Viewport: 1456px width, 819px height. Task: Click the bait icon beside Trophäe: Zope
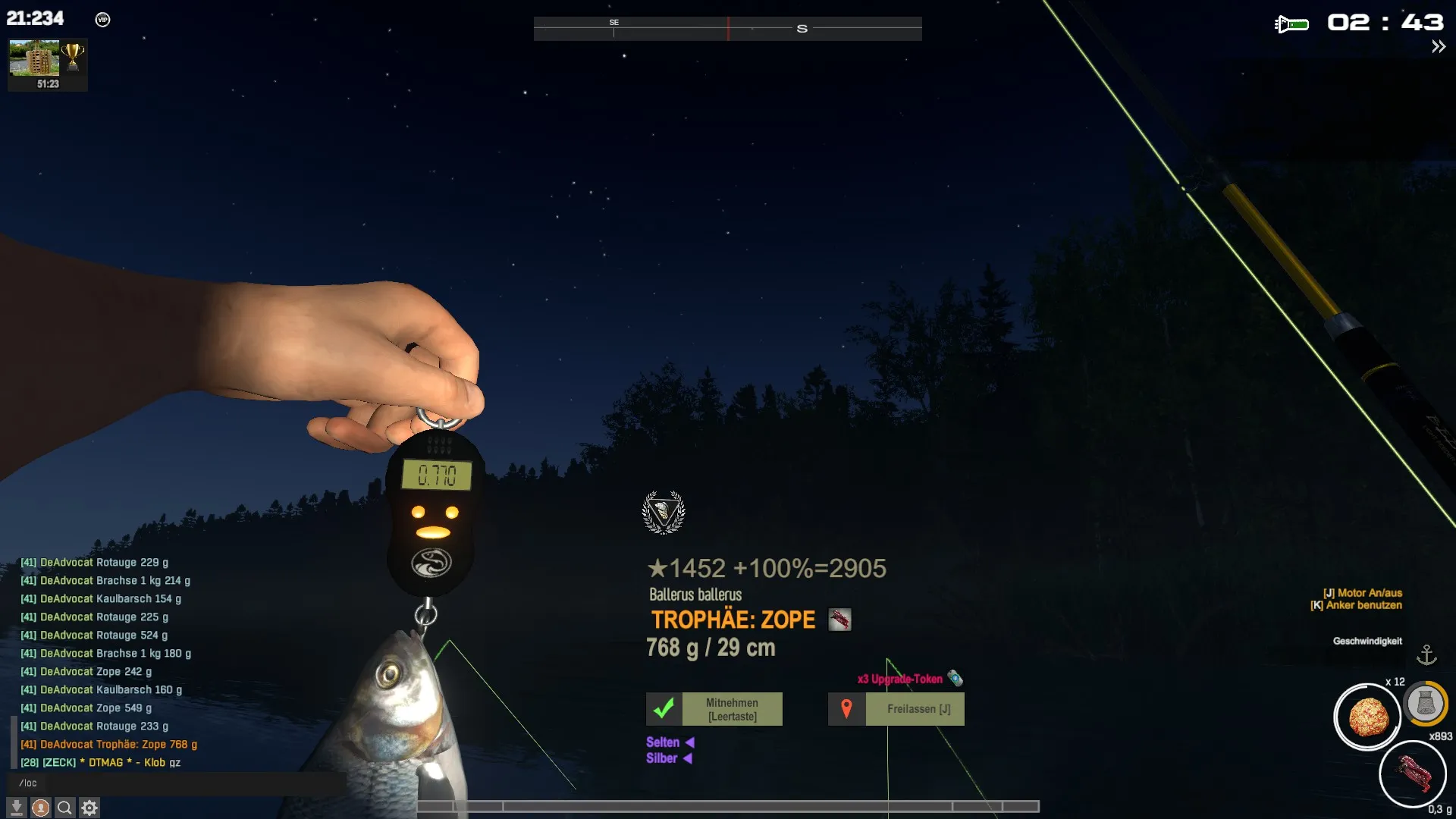tap(839, 620)
